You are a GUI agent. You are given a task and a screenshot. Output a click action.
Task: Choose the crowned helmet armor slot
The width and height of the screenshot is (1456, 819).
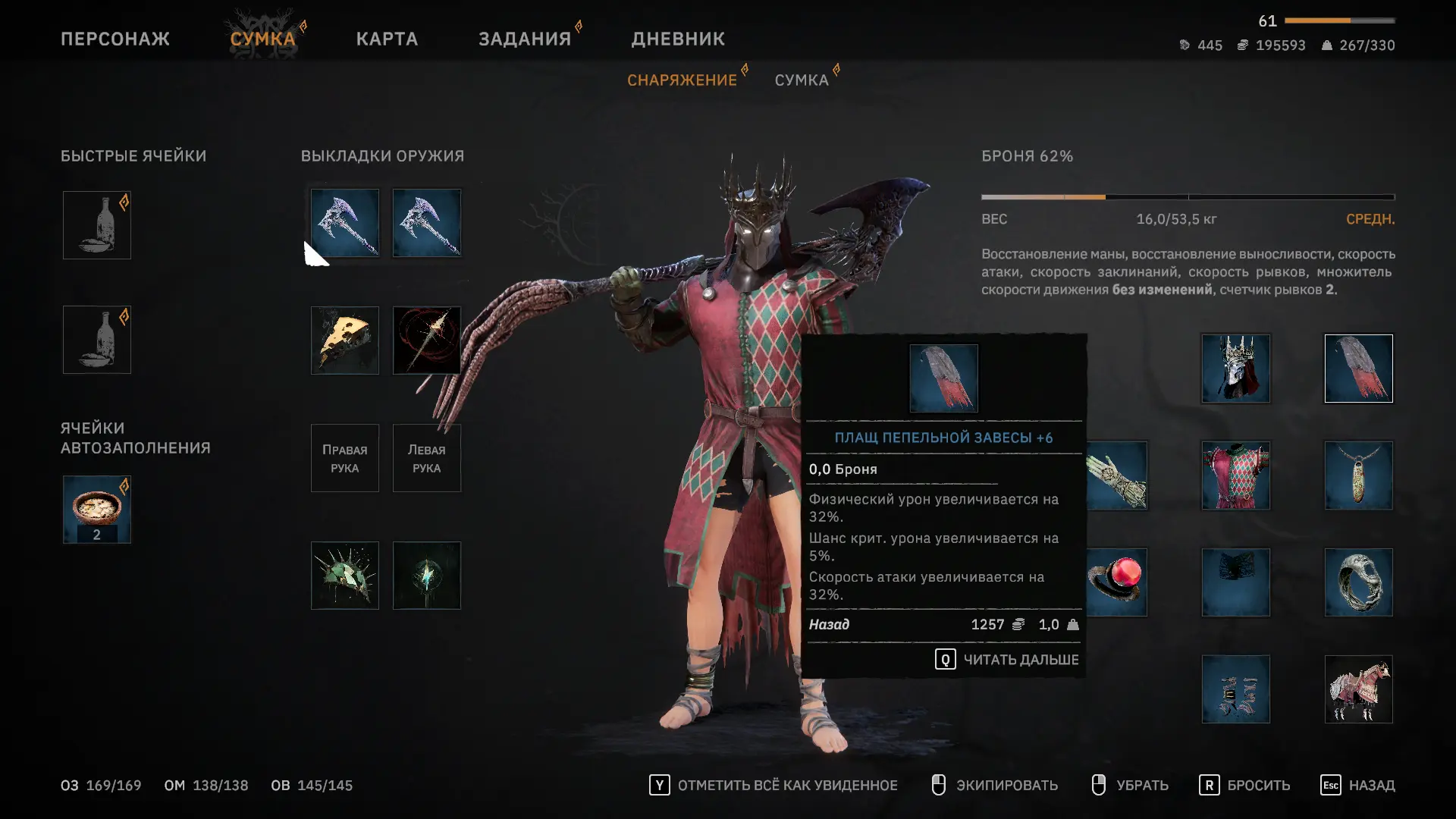tap(1236, 369)
